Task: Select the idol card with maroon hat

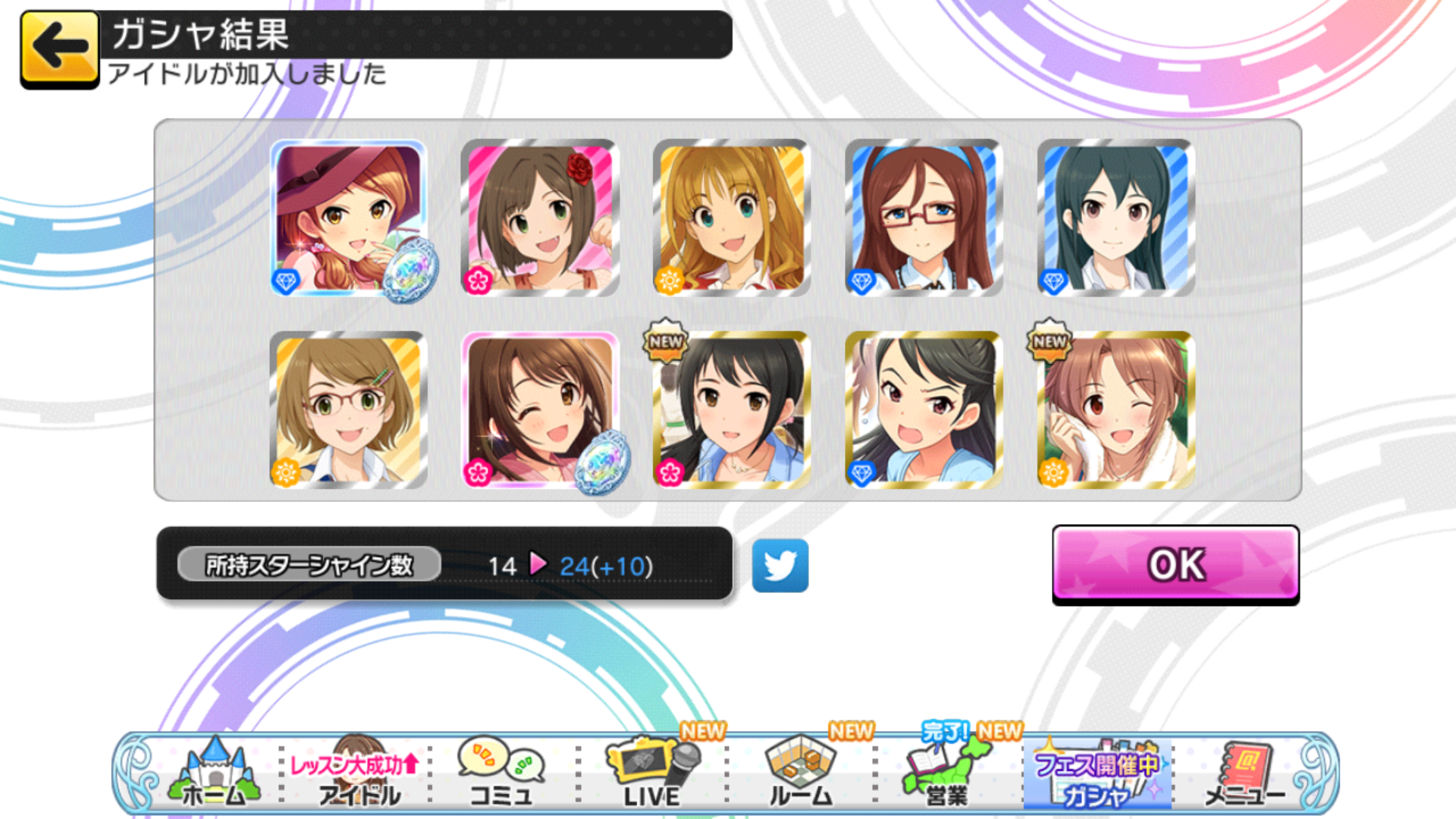Action: 348,218
